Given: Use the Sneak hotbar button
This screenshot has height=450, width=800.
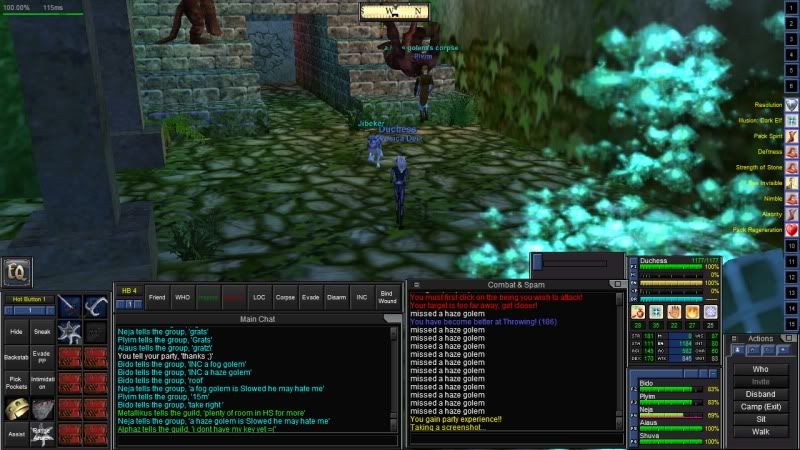Looking at the screenshot, I should (42, 331).
